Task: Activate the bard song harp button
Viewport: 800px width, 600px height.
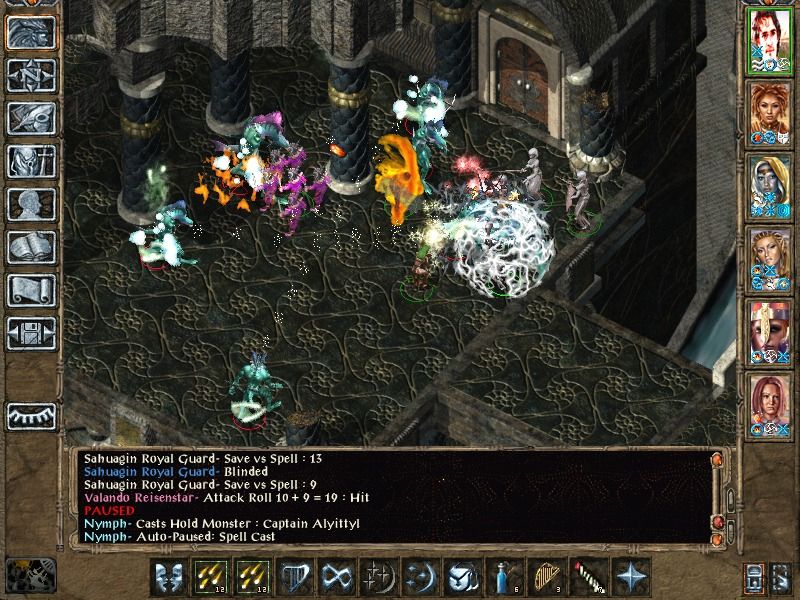Action: pos(292,578)
